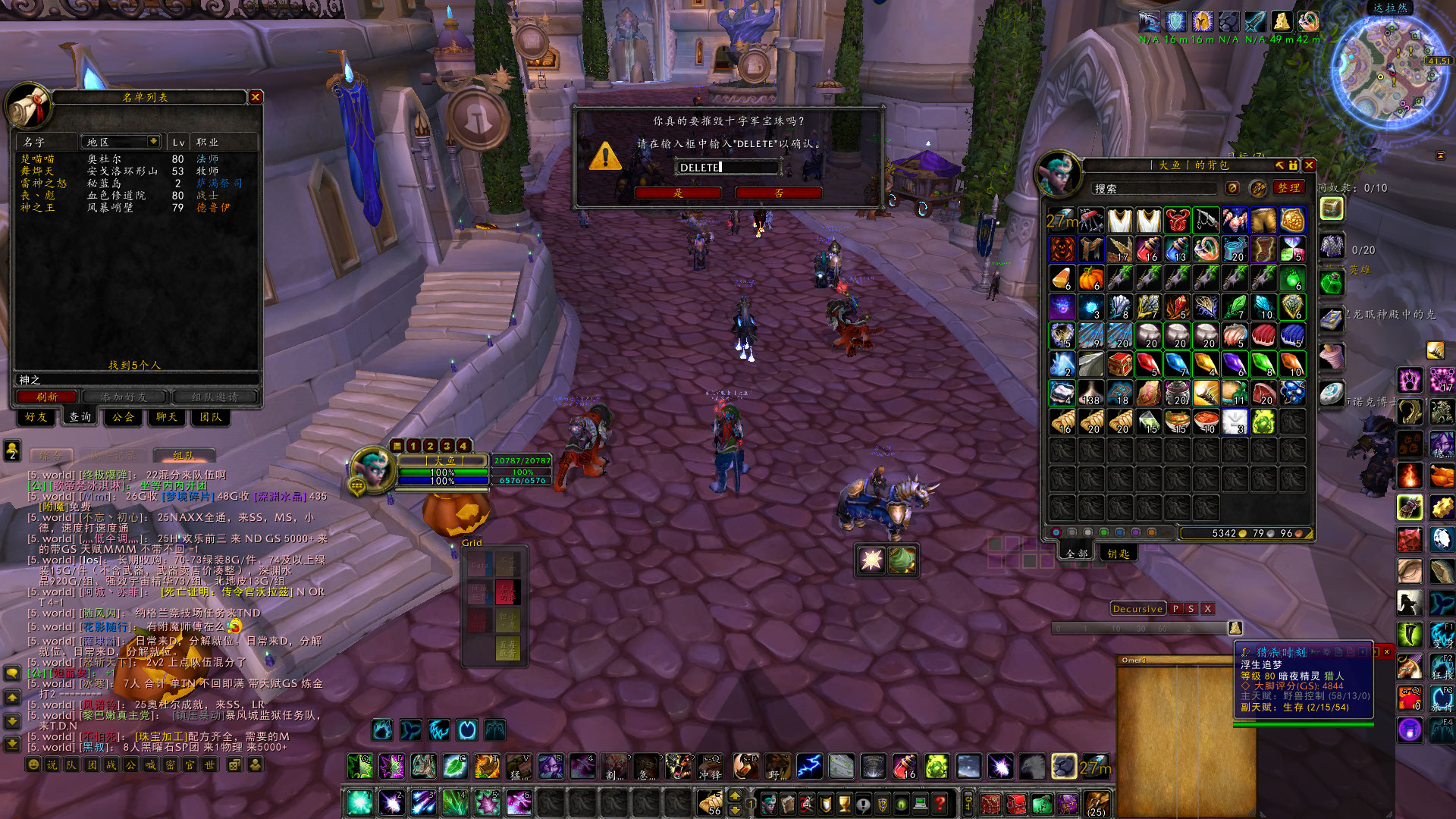1456x819 pixels.
Task: Switch to the 组队 chat tab
Action: point(184,455)
